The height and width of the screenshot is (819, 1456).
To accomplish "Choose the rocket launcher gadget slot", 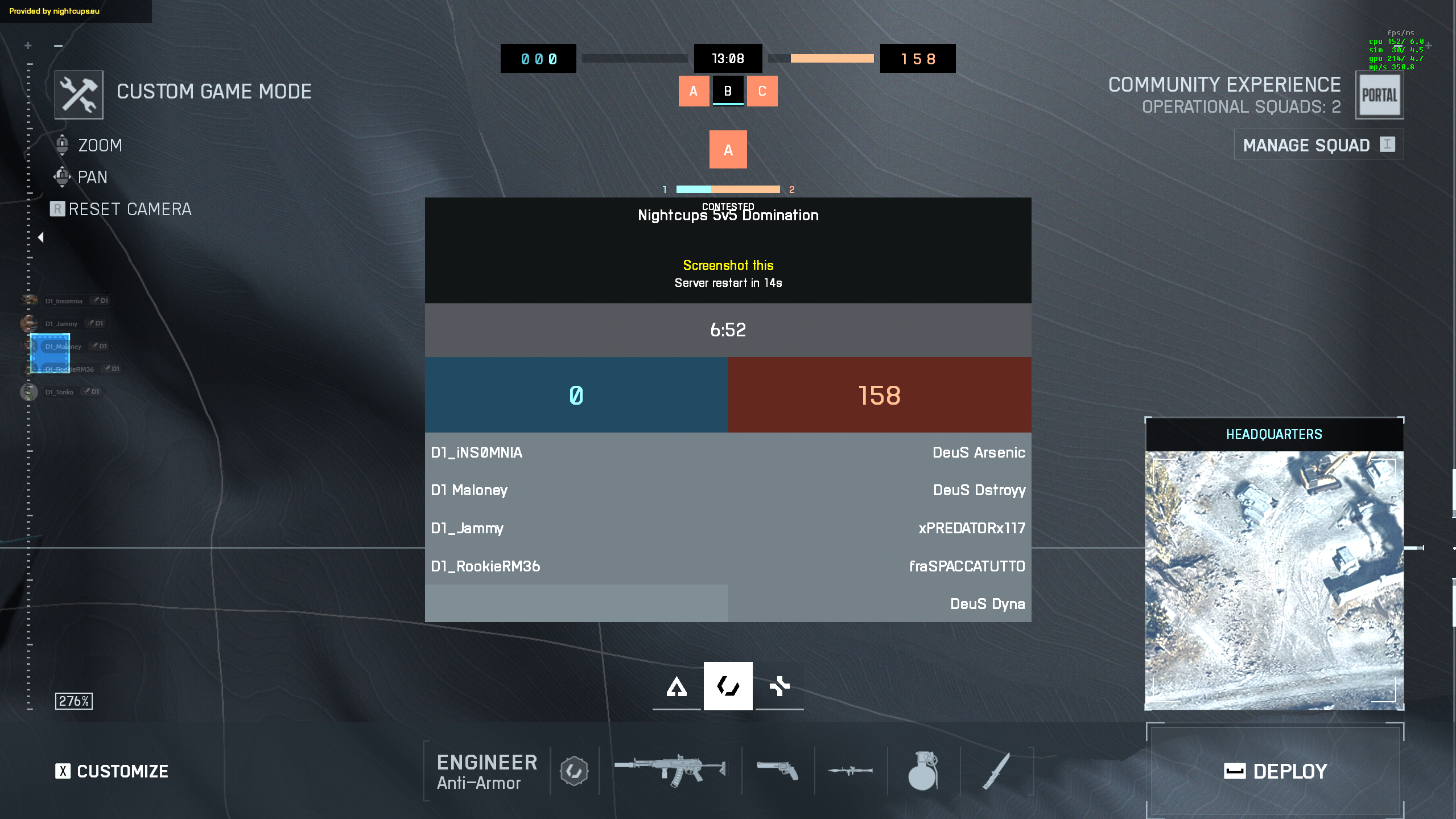I will point(850,770).
